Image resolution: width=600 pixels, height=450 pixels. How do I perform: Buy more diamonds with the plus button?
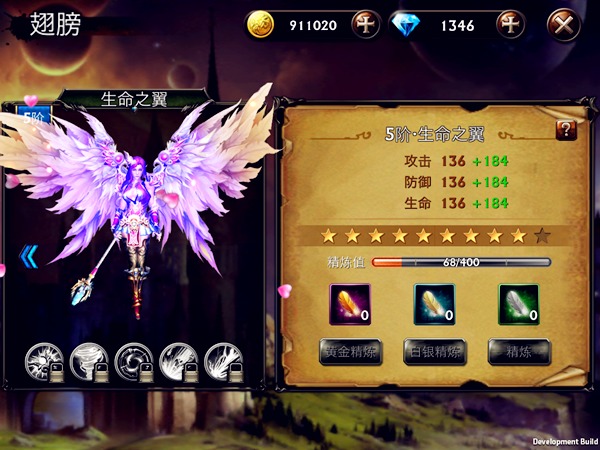pos(510,24)
